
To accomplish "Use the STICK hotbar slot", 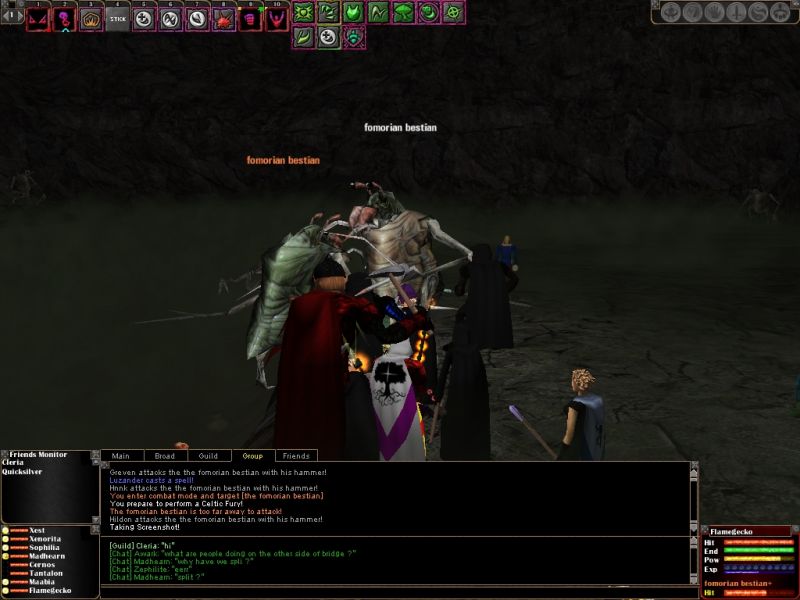I will coord(118,18).
